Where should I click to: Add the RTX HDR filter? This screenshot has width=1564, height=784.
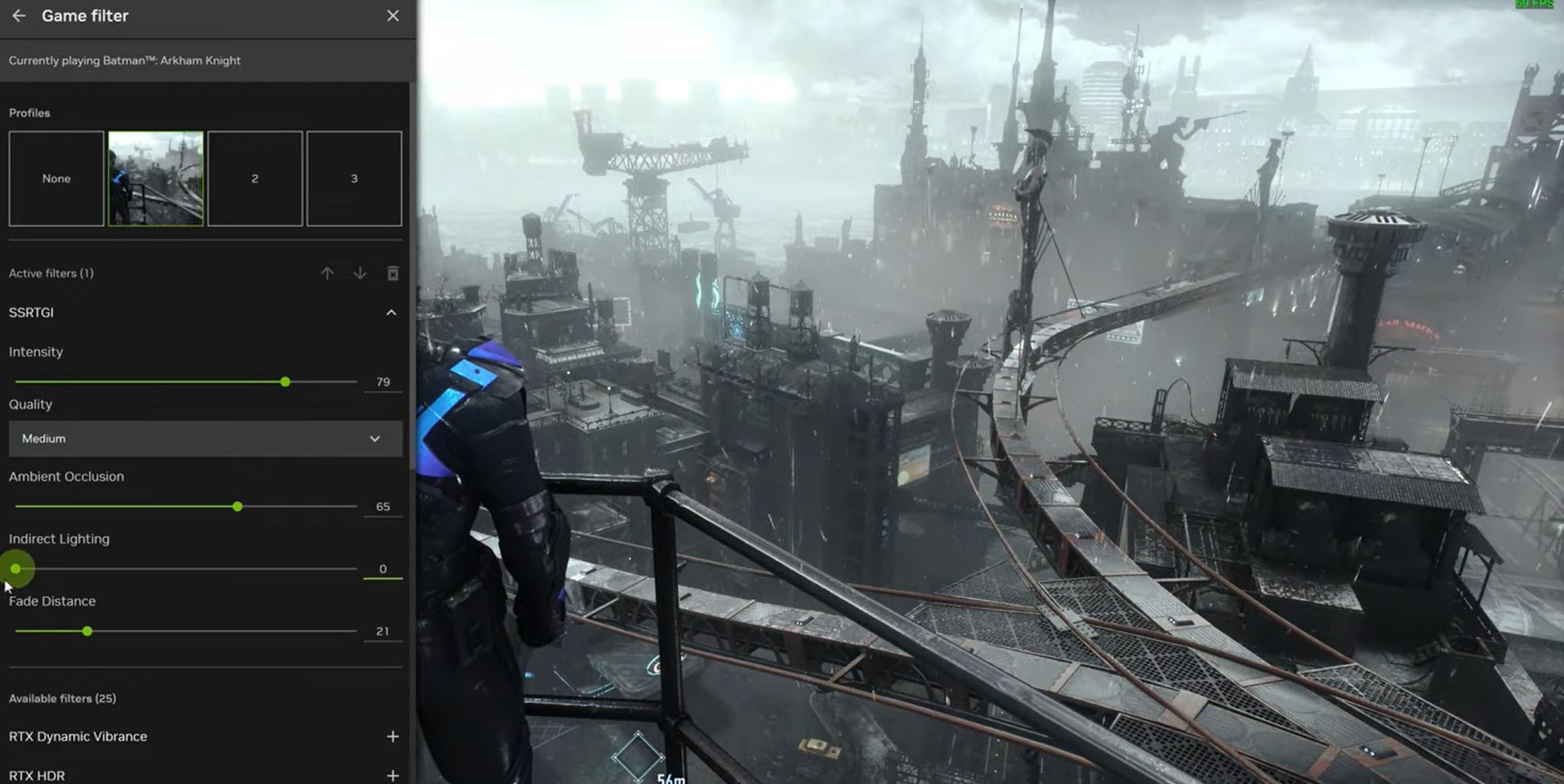[x=392, y=775]
